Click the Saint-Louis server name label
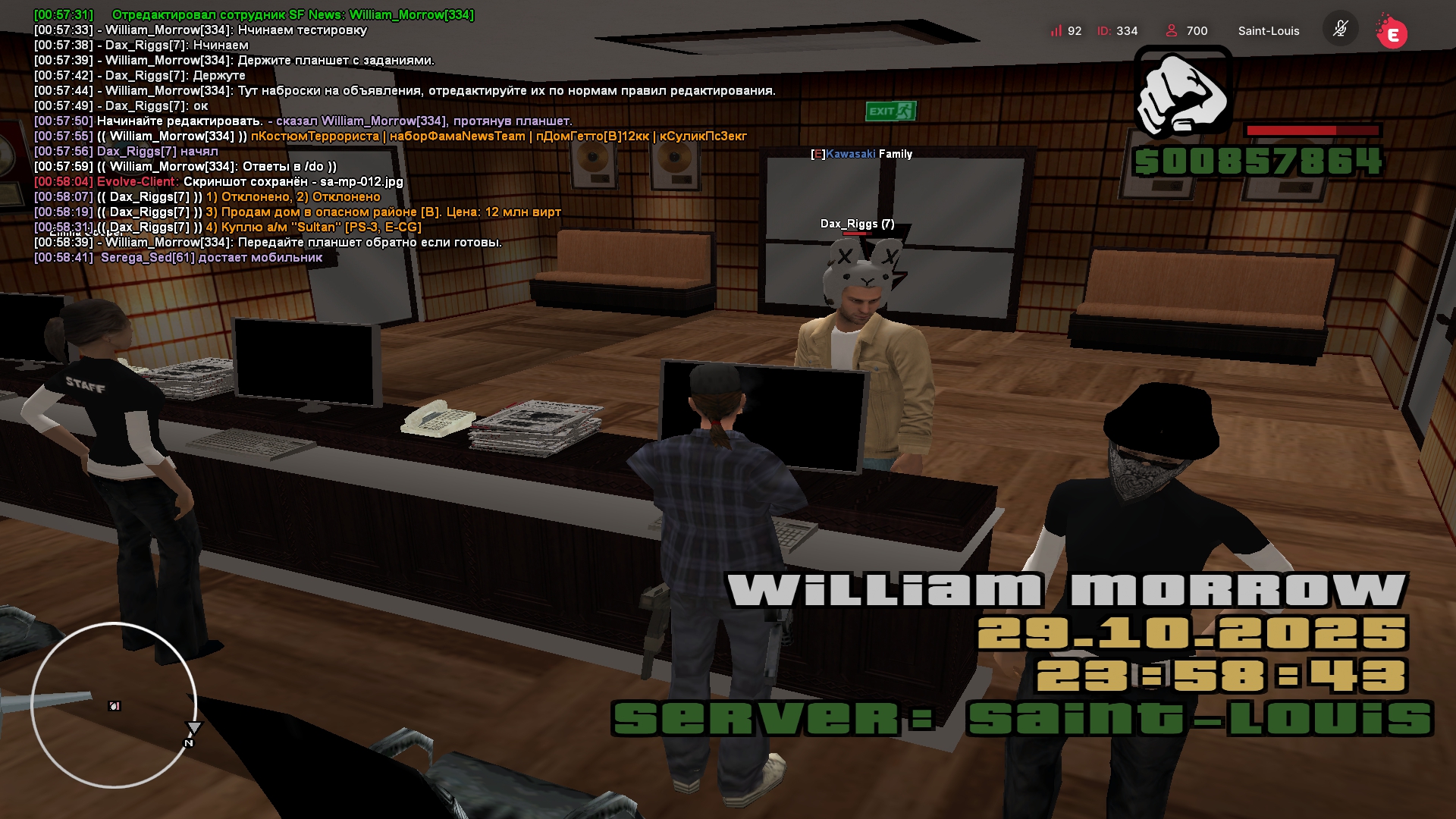Viewport: 1456px width, 819px height. [1268, 31]
